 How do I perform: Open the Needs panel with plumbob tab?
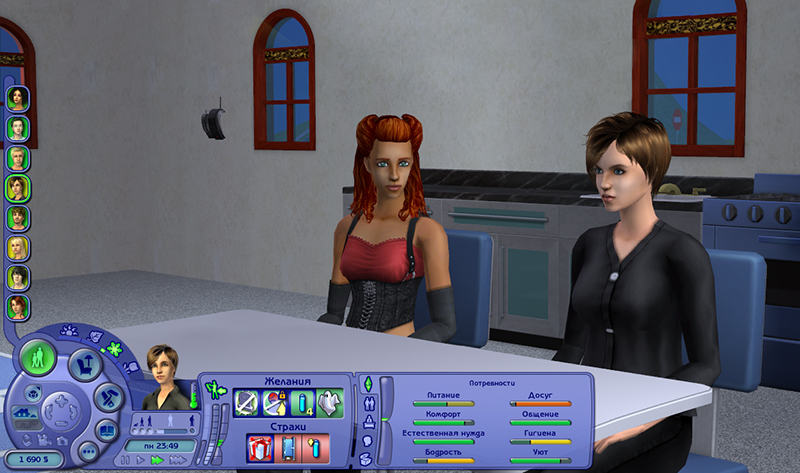pos(367,384)
